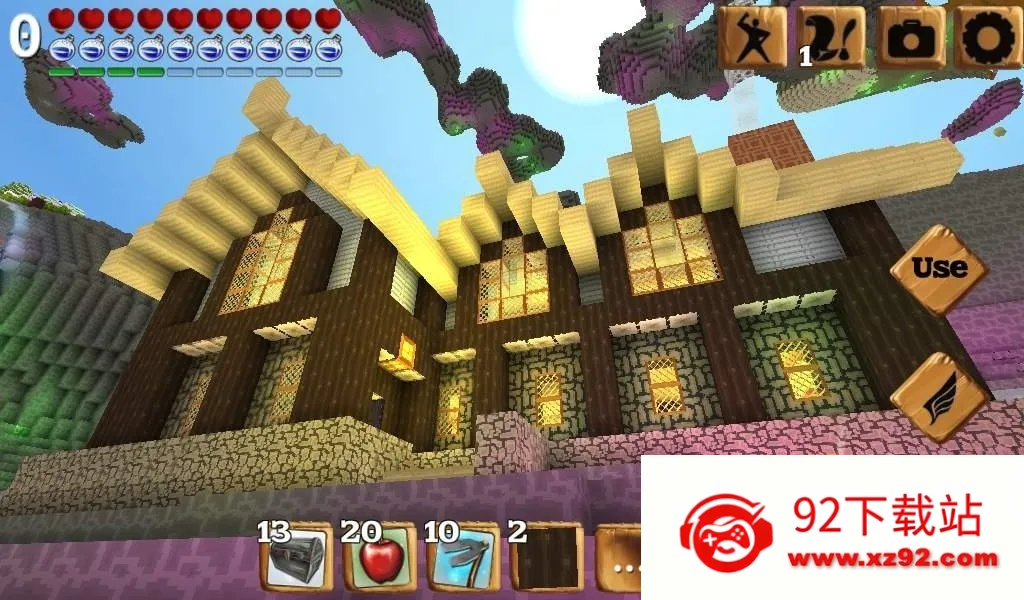Choose the pickaxe hotbar slot
This screenshot has height=600, width=1024.
463,558
